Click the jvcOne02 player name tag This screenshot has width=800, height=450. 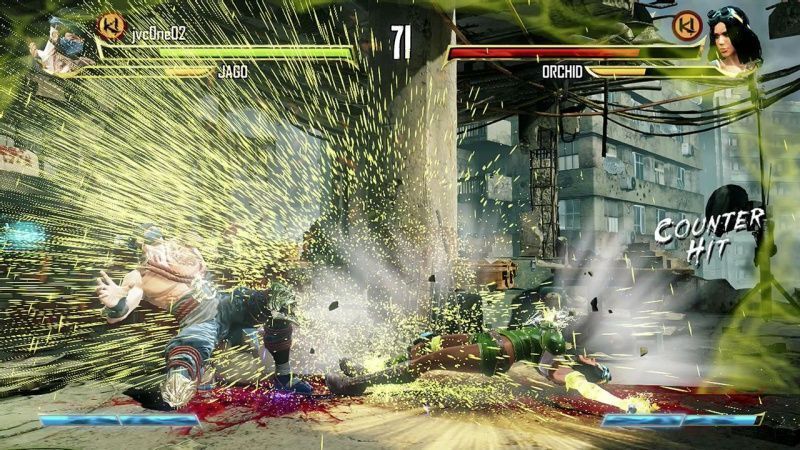[x=160, y=34]
